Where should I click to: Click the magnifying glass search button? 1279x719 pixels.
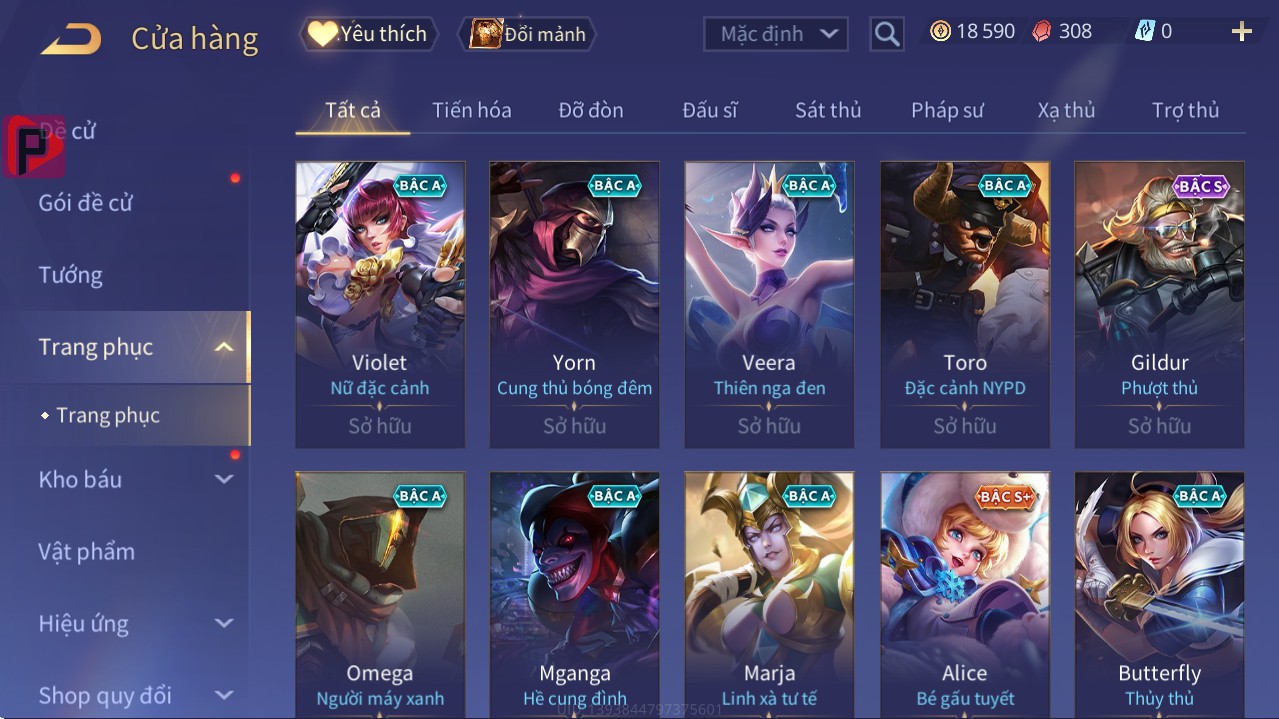[886, 34]
